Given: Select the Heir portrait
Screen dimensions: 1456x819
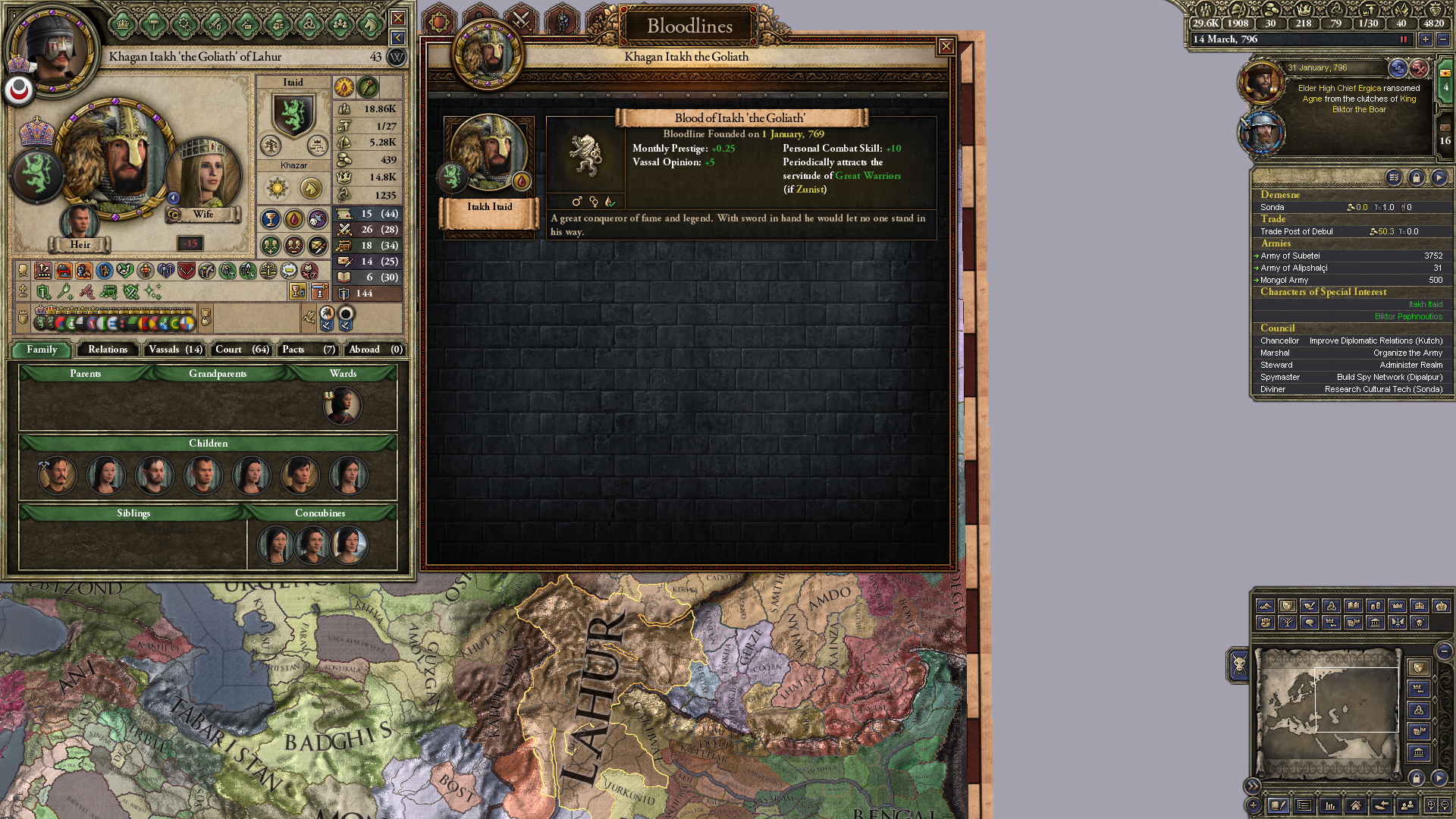Looking at the screenshot, I should (x=79, y=222).
